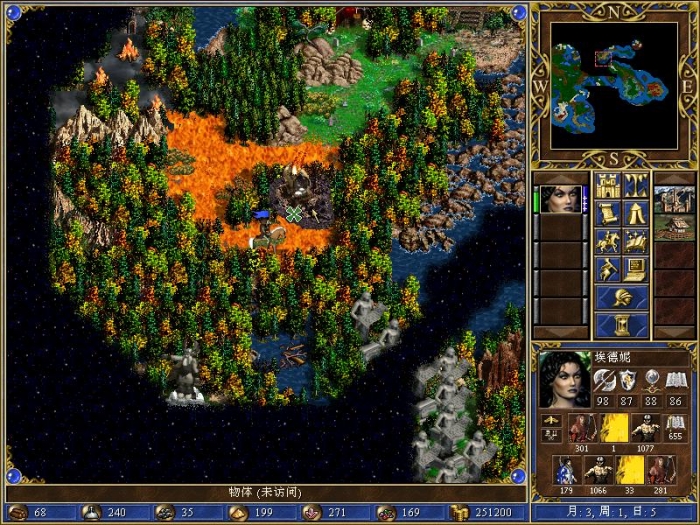
Task: Click the tent sleep/wake hero button
Action: 636,213
